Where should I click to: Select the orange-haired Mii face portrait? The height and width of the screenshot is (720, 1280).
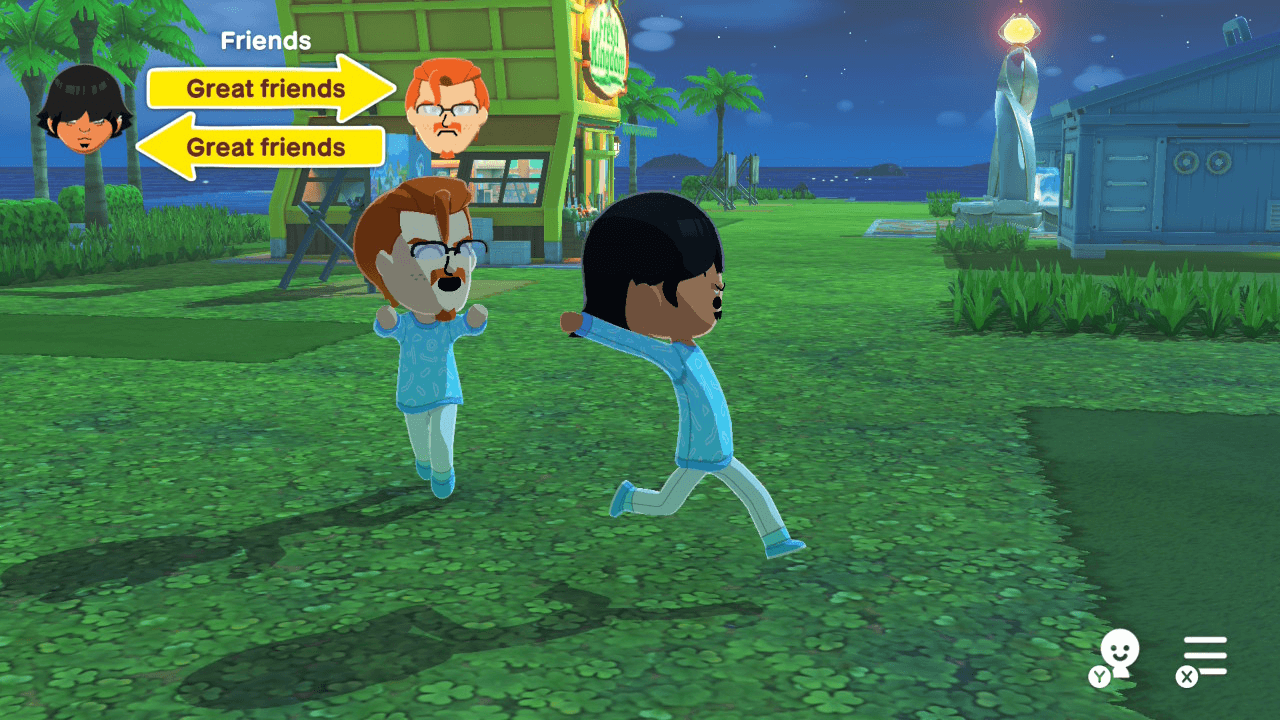click(444, 103)
